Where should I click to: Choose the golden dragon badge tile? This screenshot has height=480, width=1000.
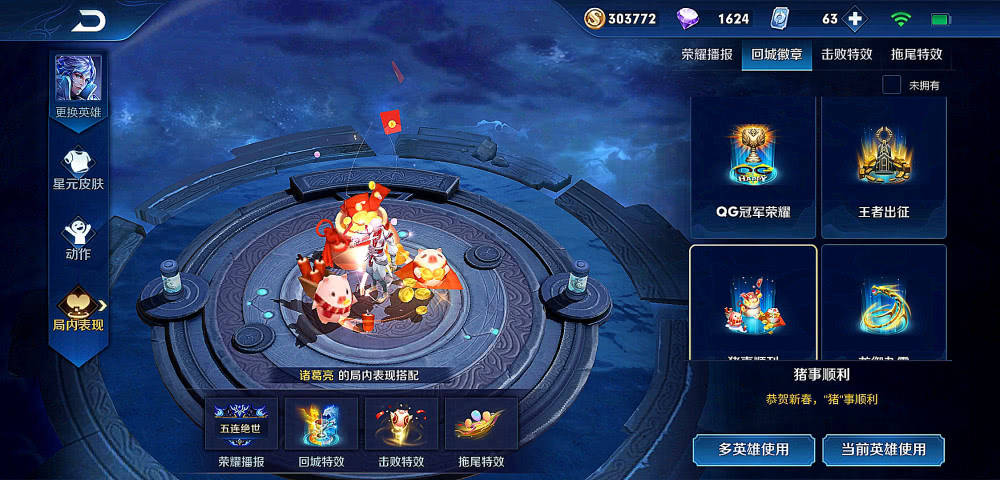pos(883,302)
